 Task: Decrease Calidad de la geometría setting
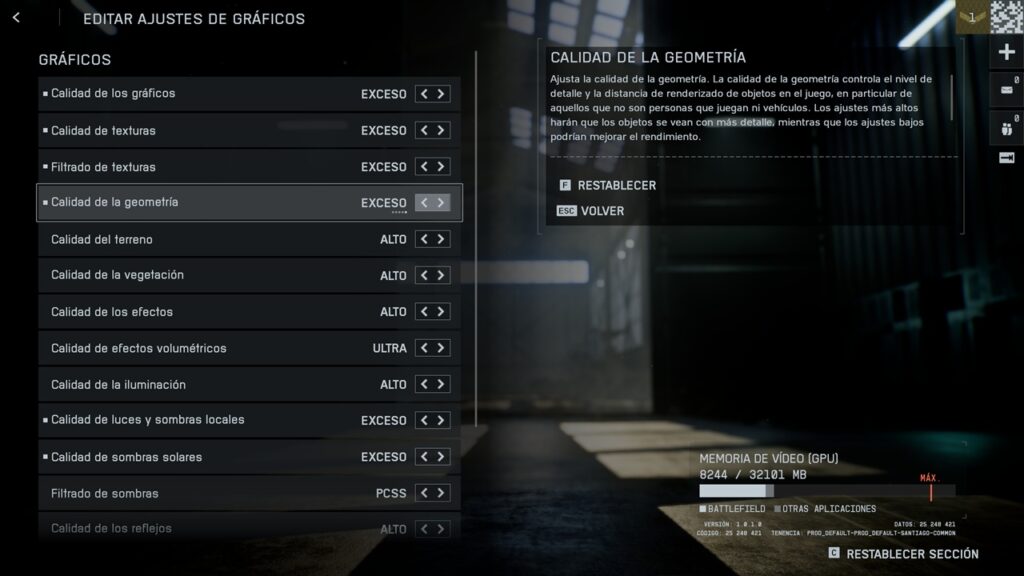[x=424, y=203]
